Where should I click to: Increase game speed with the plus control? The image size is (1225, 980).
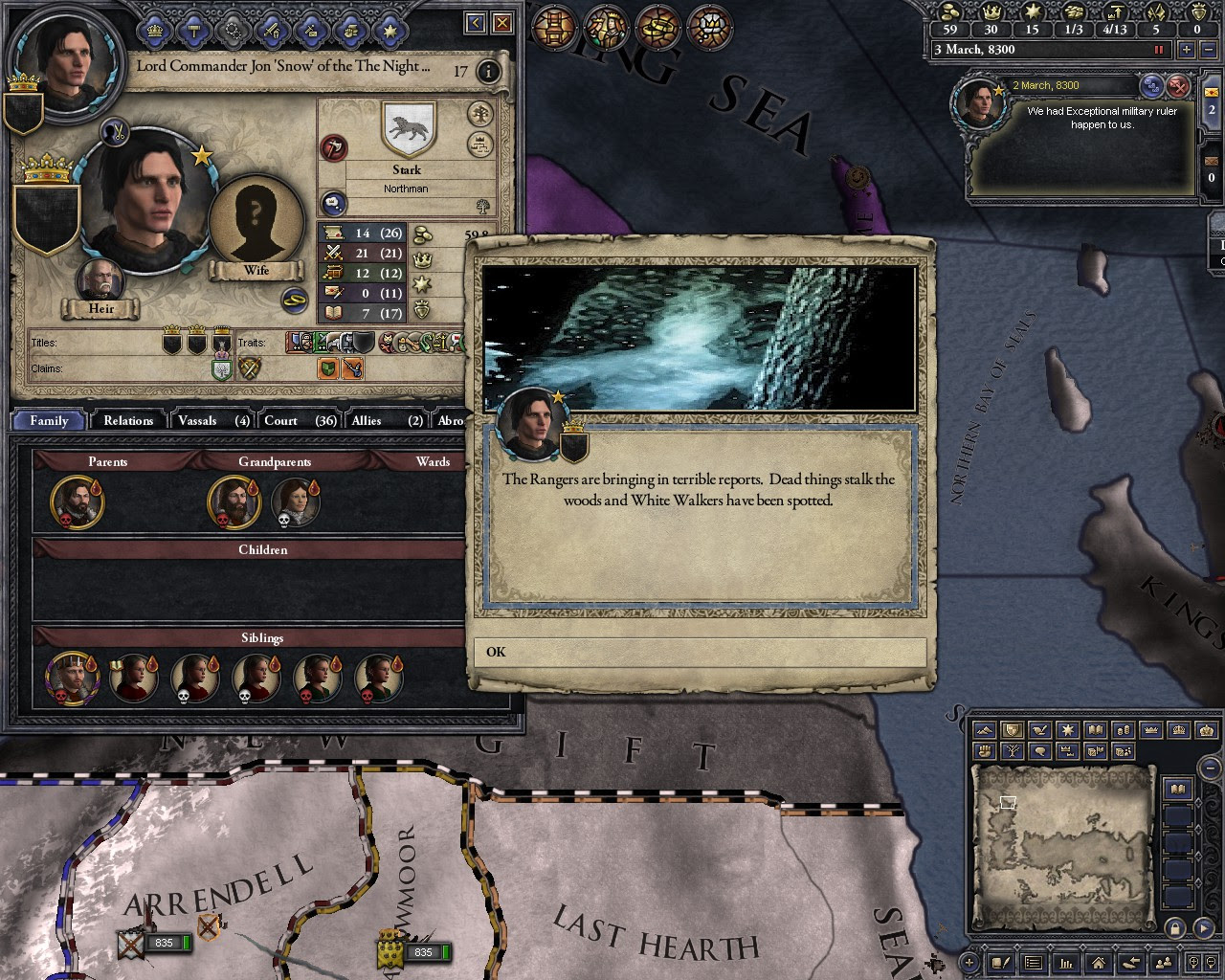point(1186,49)
